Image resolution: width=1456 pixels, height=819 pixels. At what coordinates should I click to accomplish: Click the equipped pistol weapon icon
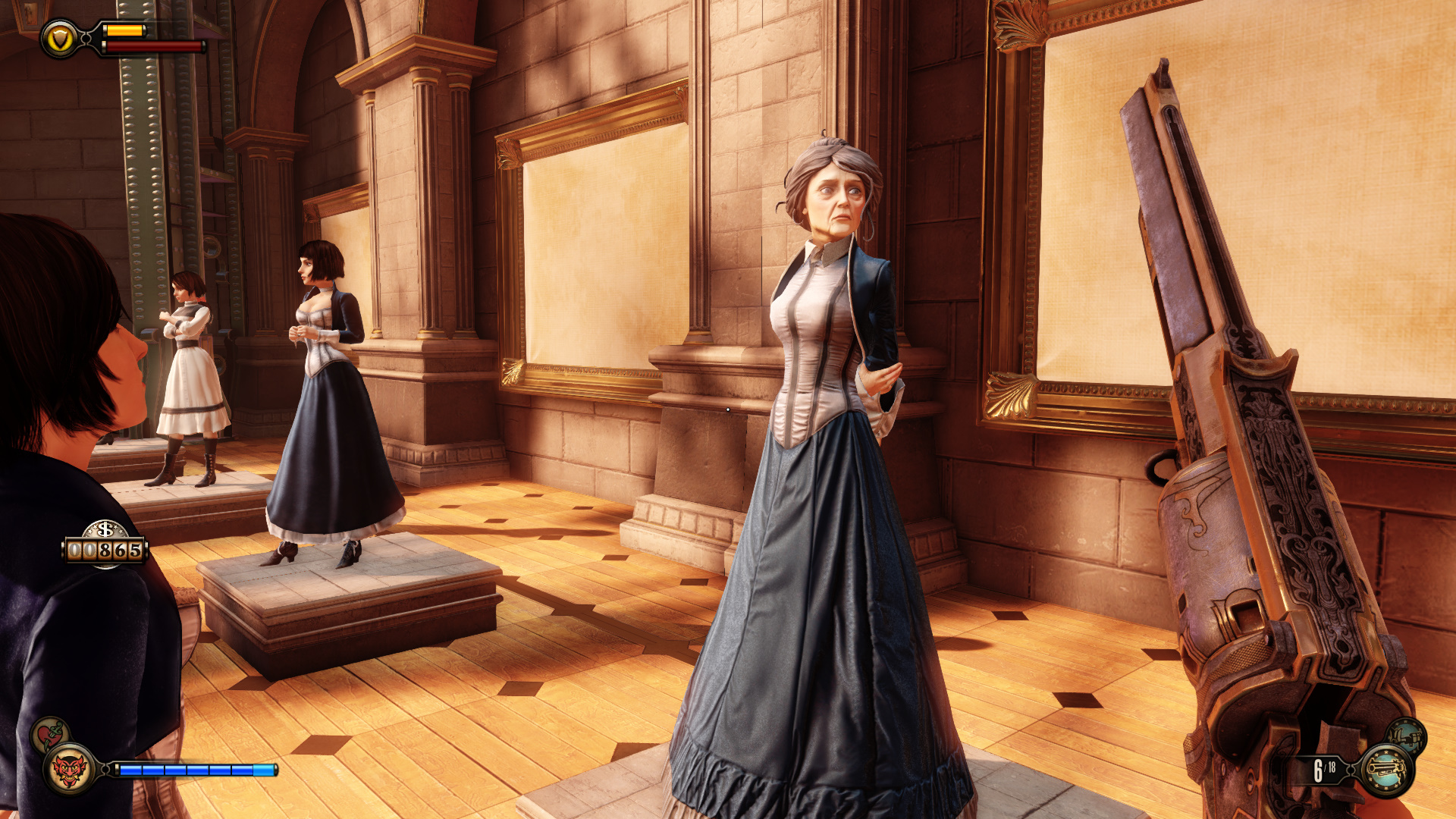(x=1387, y=770)
